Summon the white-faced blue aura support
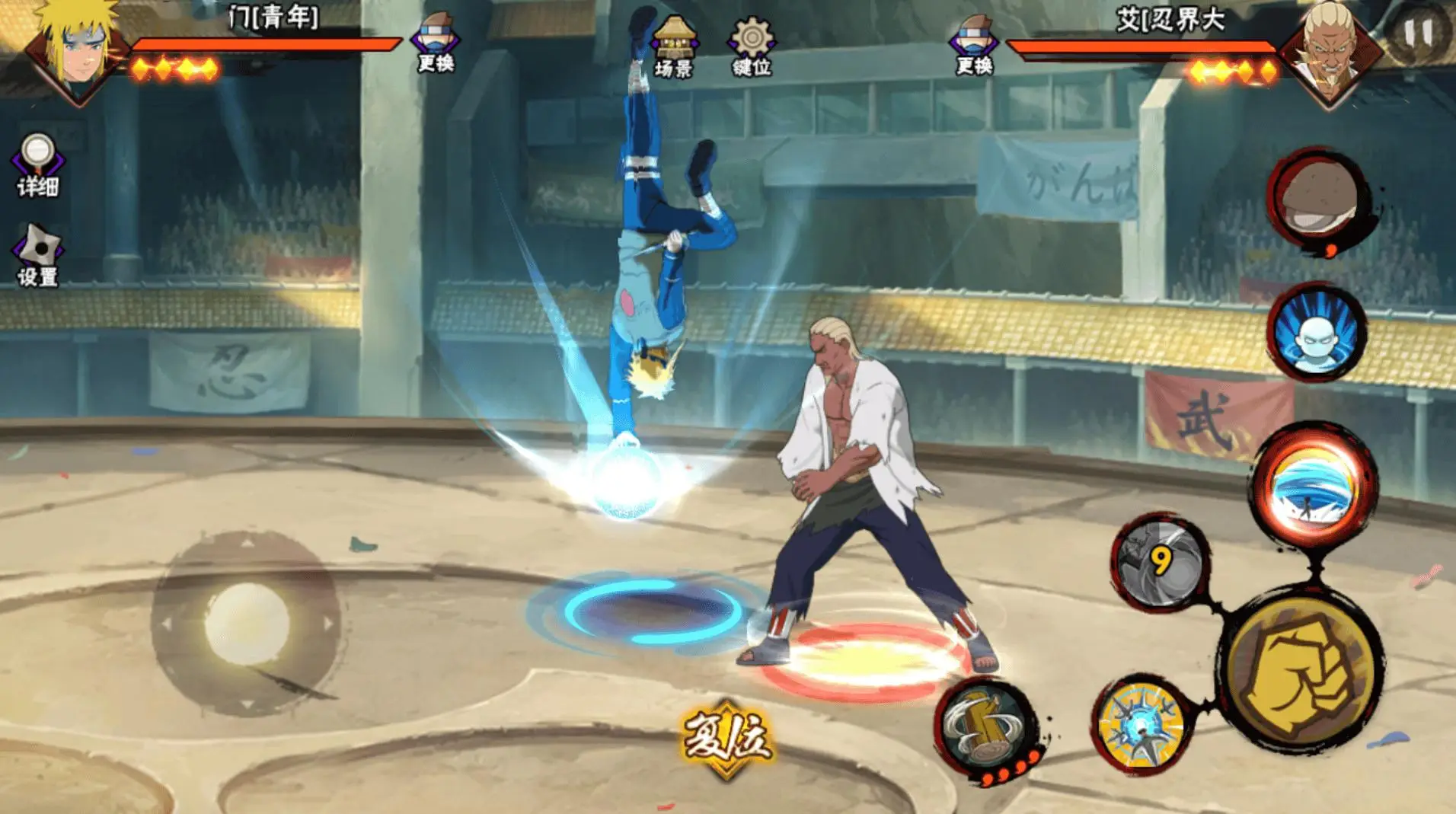The height and width of the screenshot is (814, 1456). 1317,333
